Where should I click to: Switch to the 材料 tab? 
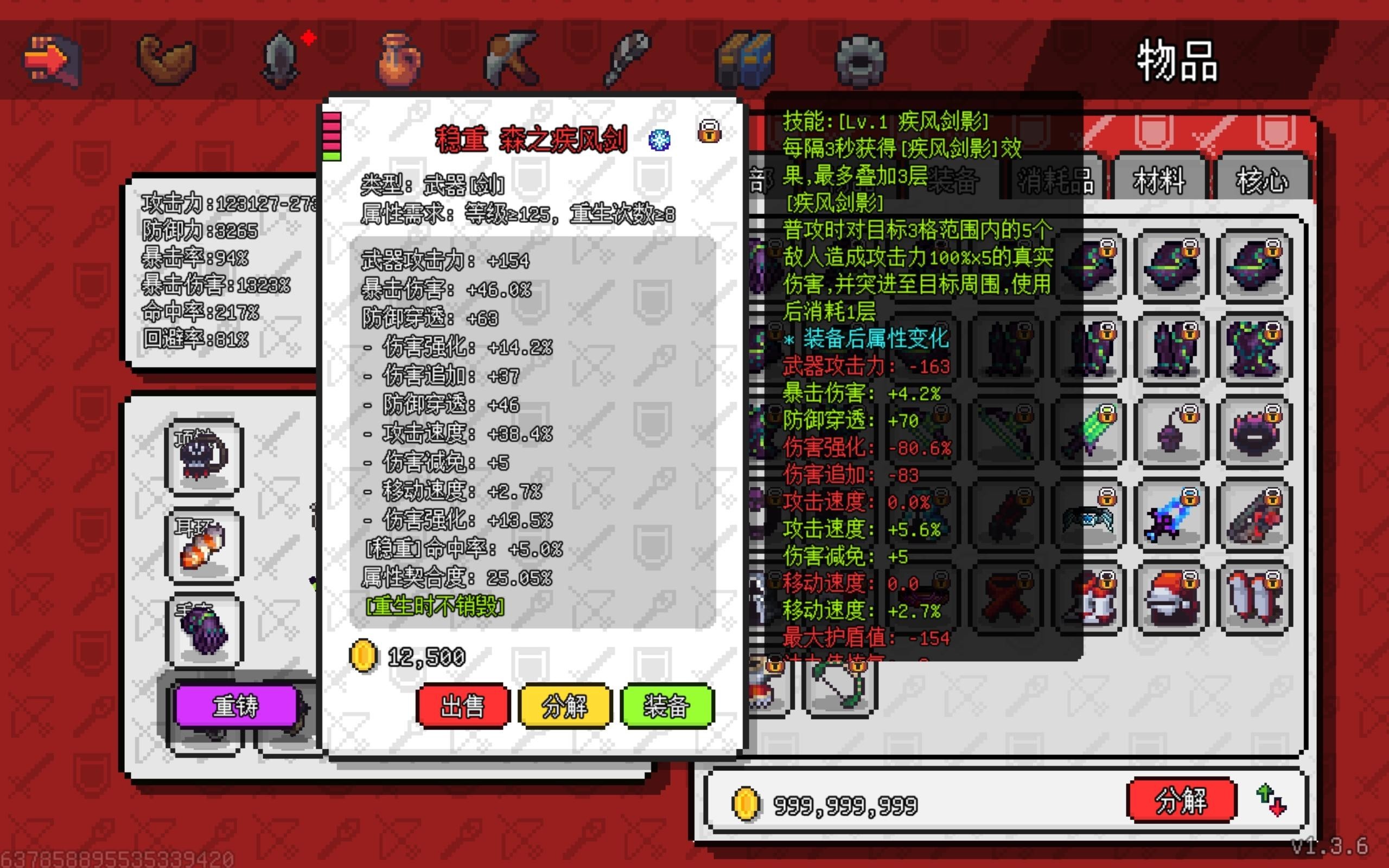[x=1159, y=180]
